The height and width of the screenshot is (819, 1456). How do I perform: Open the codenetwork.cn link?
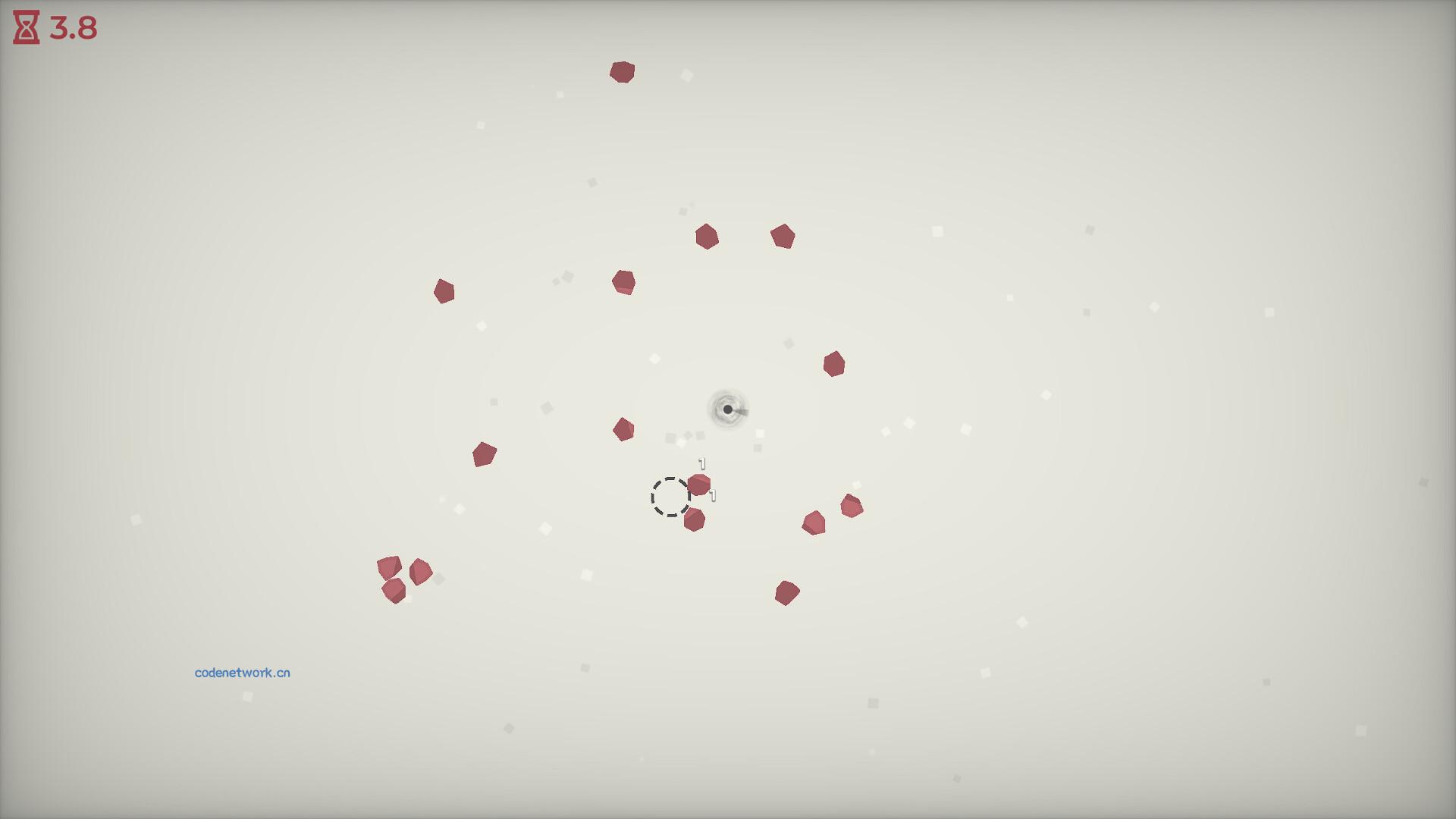pyautogui.click(x=243, y=673)
